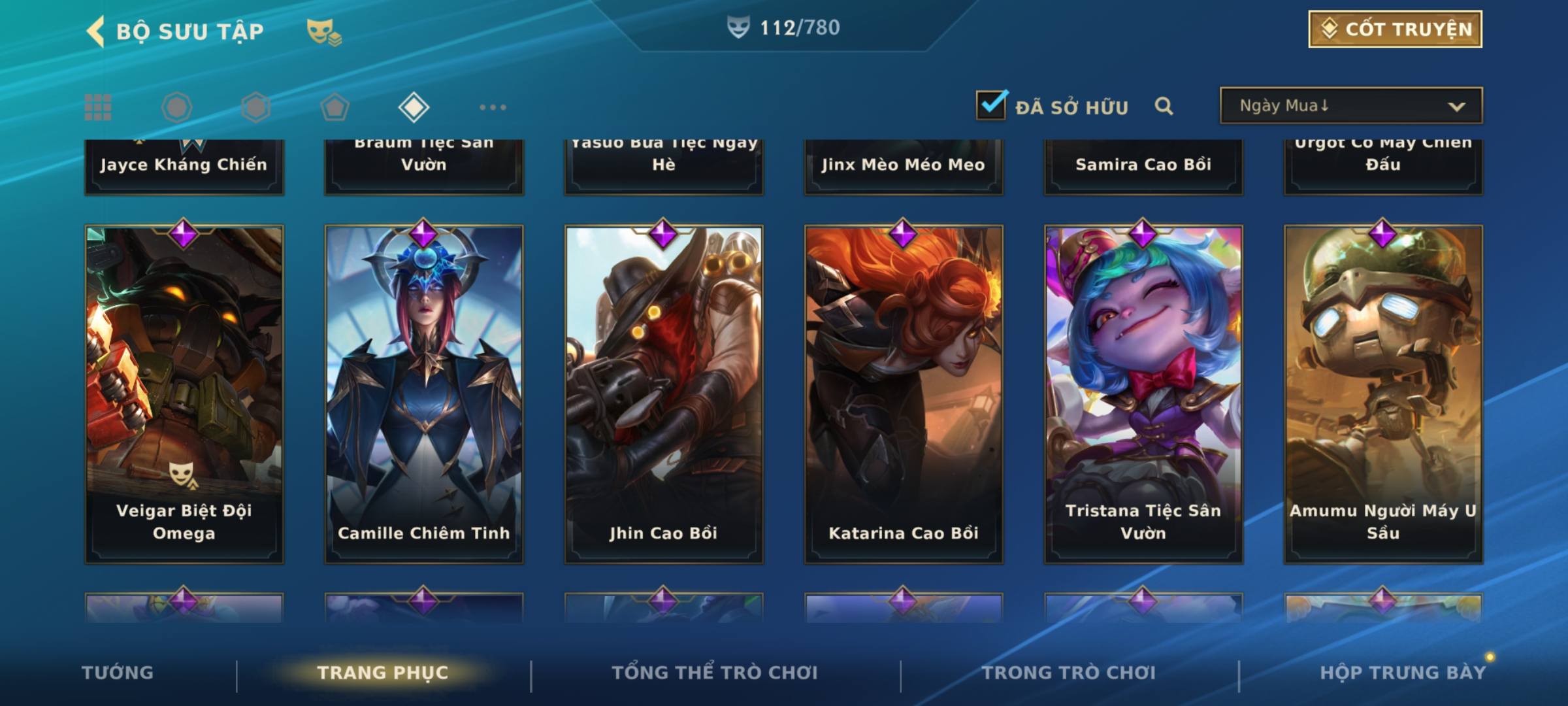
Task: Select Veigar Biệt Đội Omega skin card
Action: (184, 394)
